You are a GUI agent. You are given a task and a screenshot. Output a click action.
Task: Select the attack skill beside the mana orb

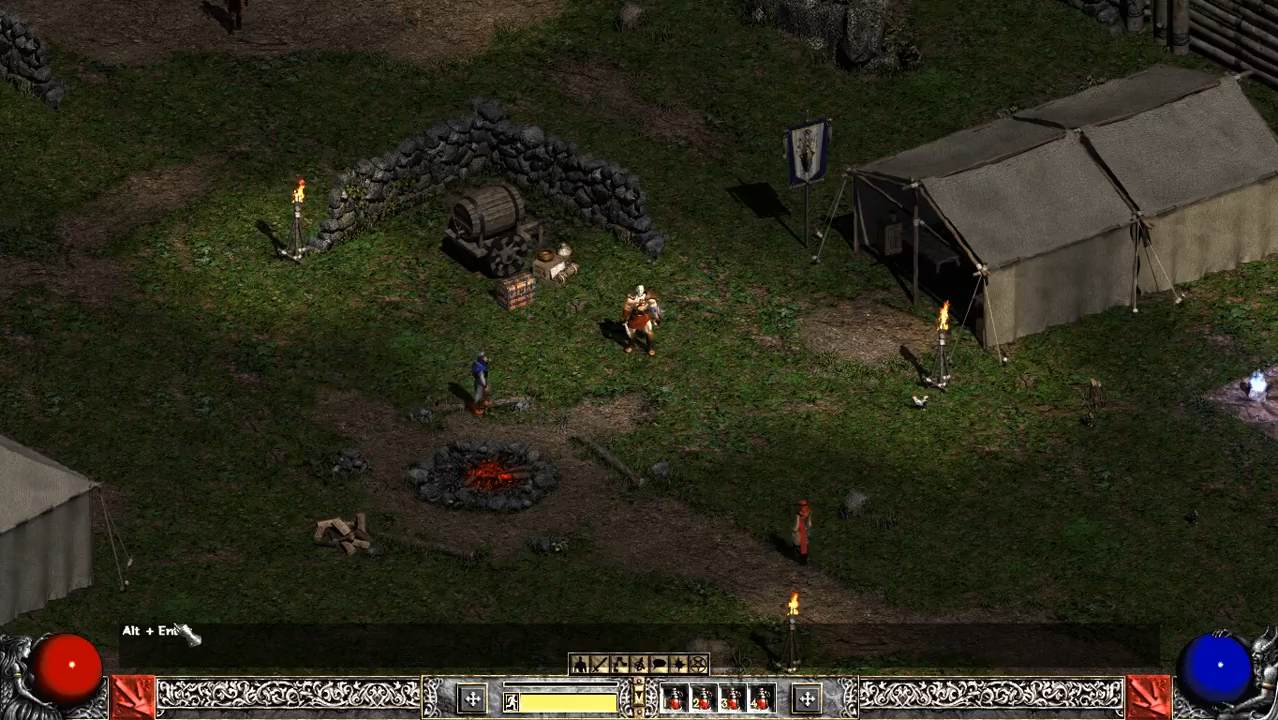1148,697
